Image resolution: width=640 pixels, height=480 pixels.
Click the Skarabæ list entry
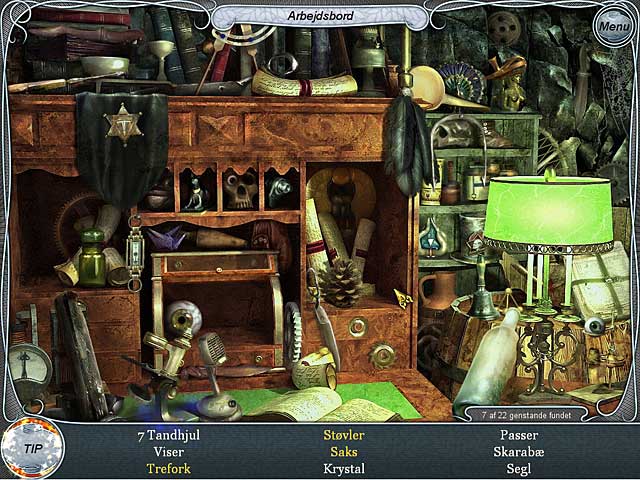(x=518, y=452)
